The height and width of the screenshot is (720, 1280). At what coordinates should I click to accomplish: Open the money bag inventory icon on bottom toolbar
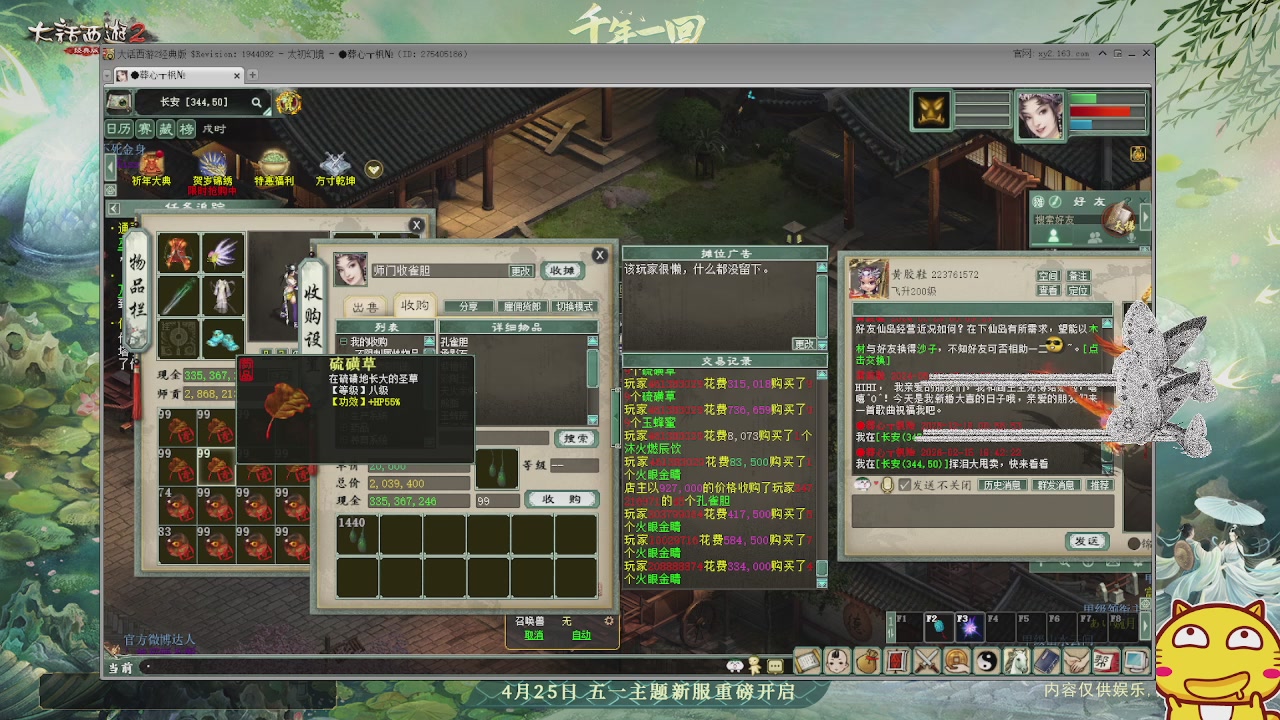[869, 660]
